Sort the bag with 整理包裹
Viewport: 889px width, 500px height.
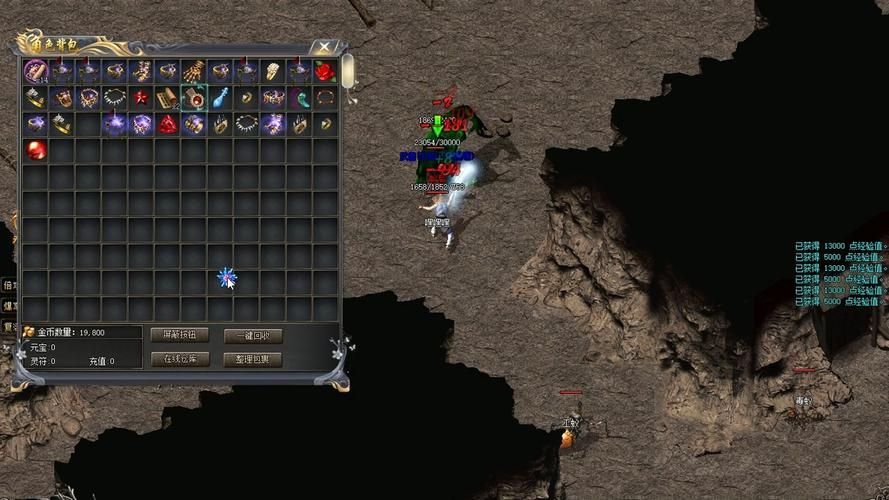pyautogui.click(x=252, y=359)
